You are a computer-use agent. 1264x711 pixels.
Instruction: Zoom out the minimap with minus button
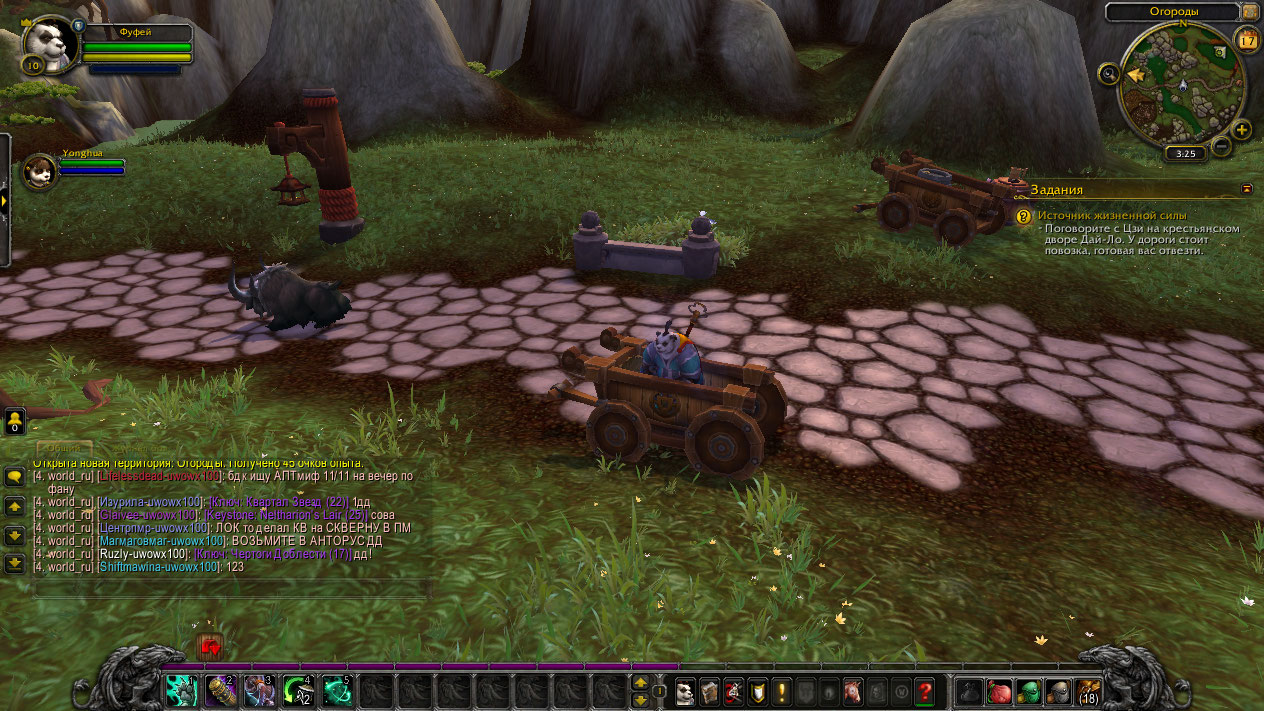pyautogui.click(x=1221, y=146)
